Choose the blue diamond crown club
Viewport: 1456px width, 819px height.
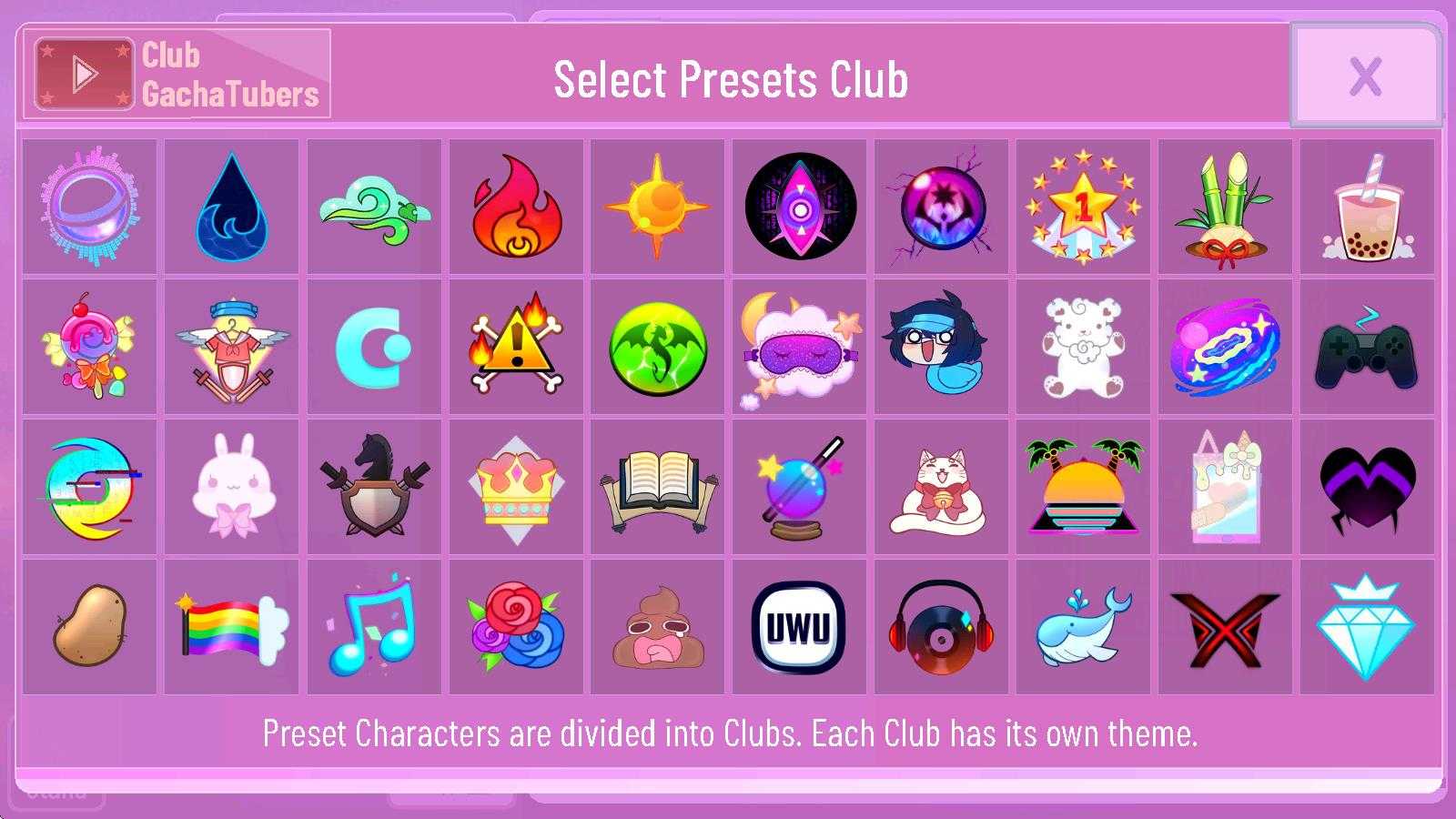point(1367,627)
